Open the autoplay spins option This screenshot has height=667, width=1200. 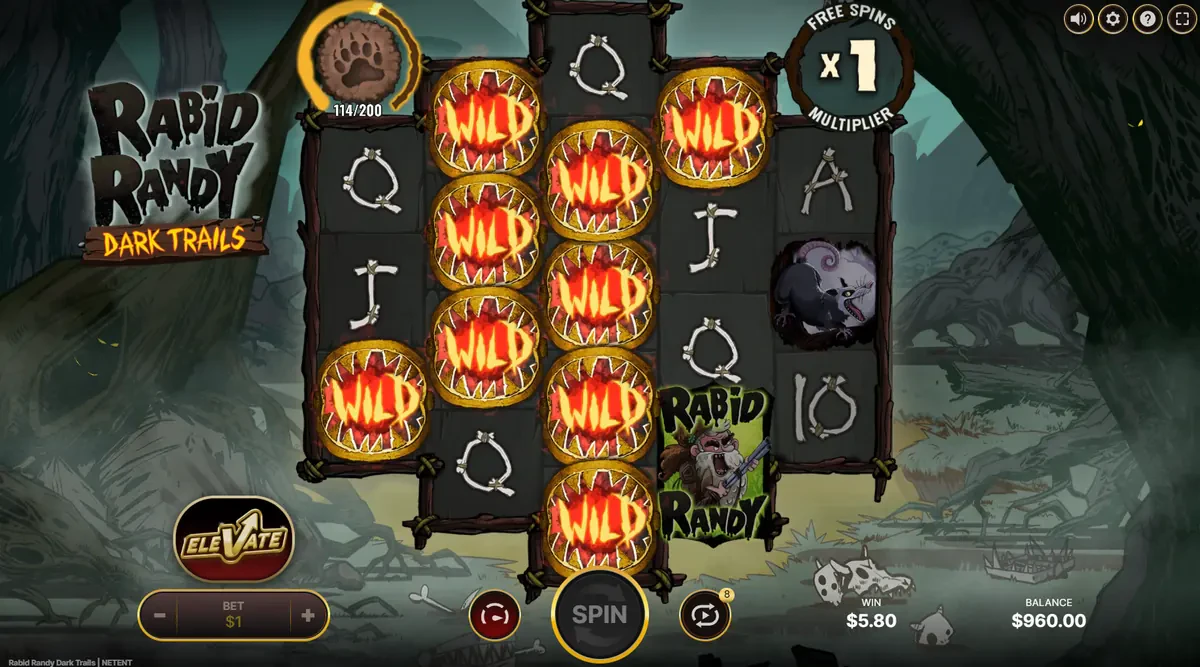[x=704, y=615]
